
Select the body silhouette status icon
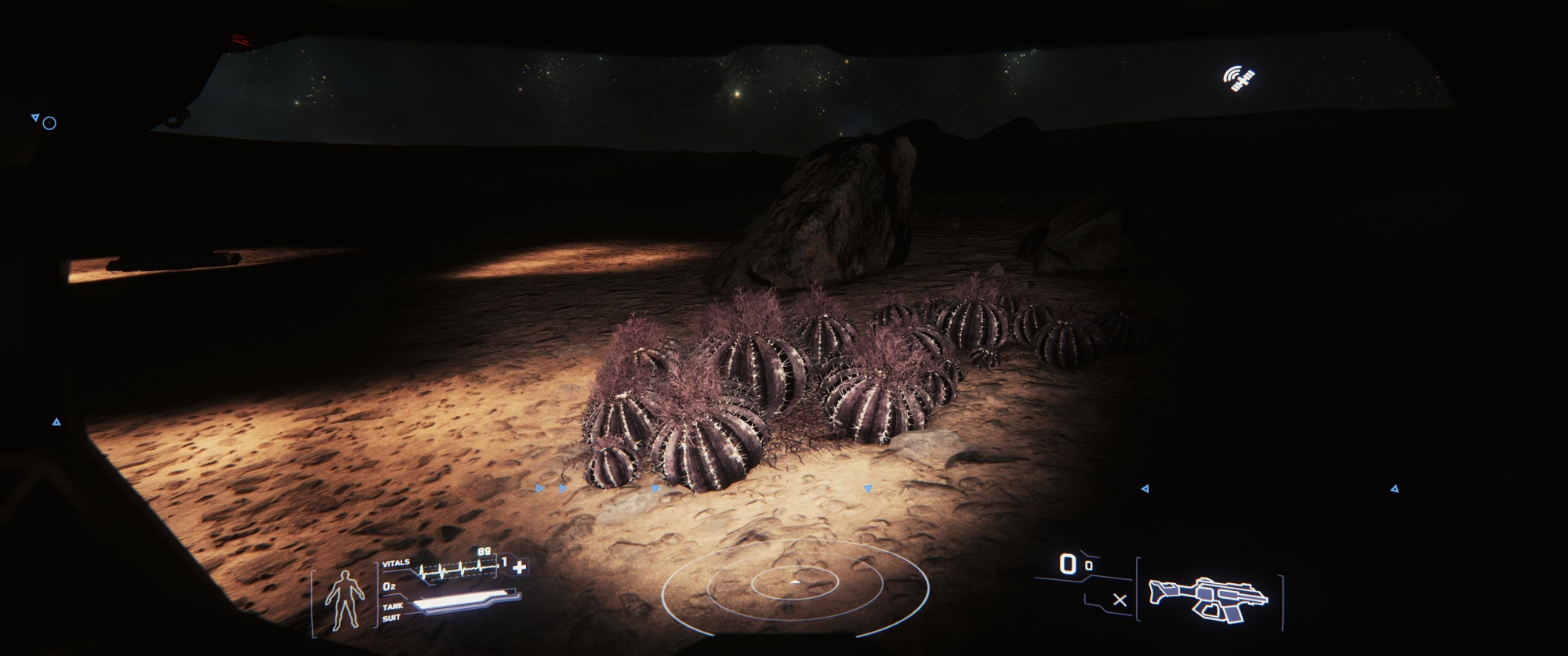click(345, 600)
